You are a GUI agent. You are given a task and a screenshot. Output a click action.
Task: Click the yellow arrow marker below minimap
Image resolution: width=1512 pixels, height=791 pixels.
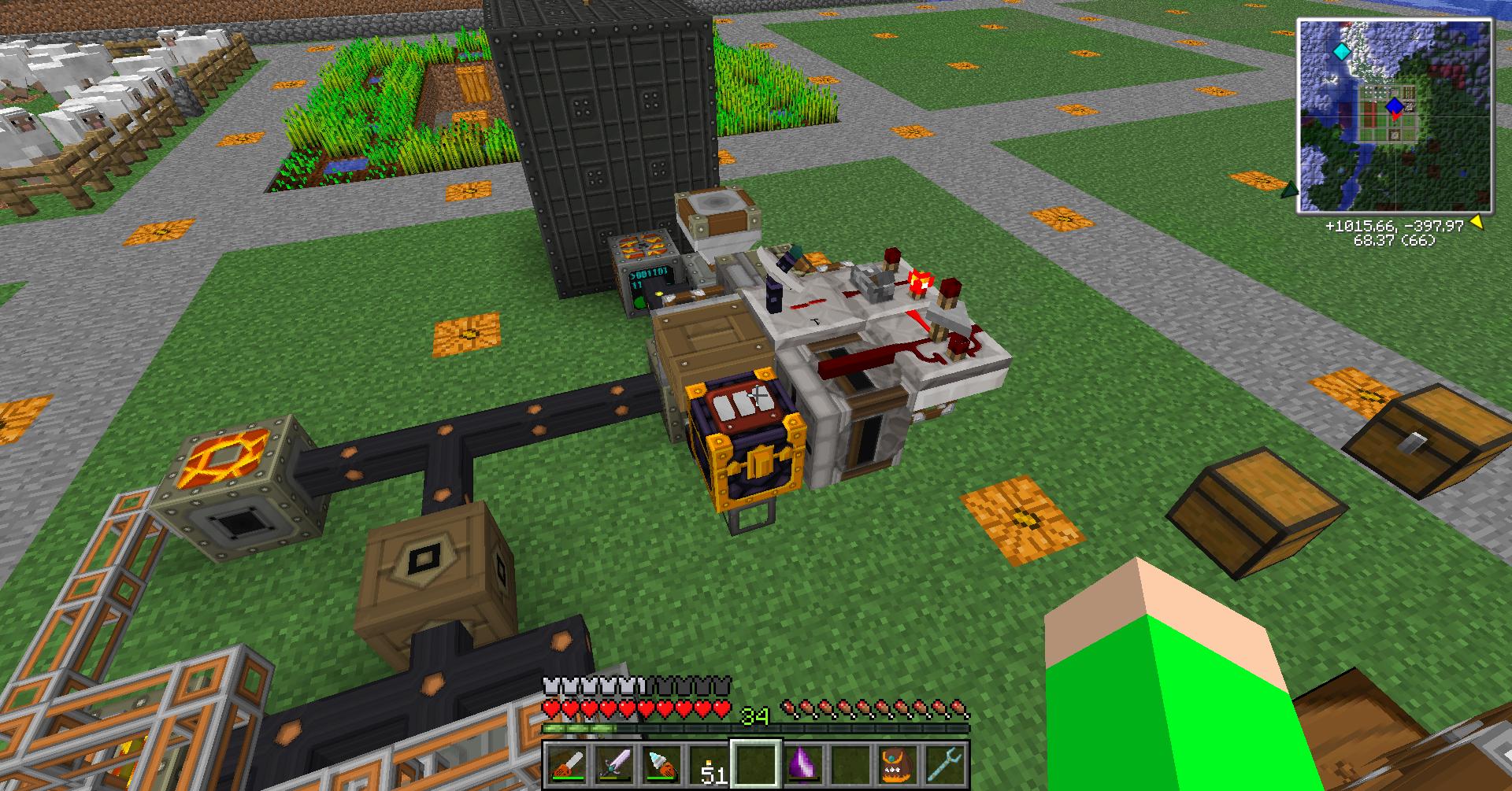tap(1477, 223)
